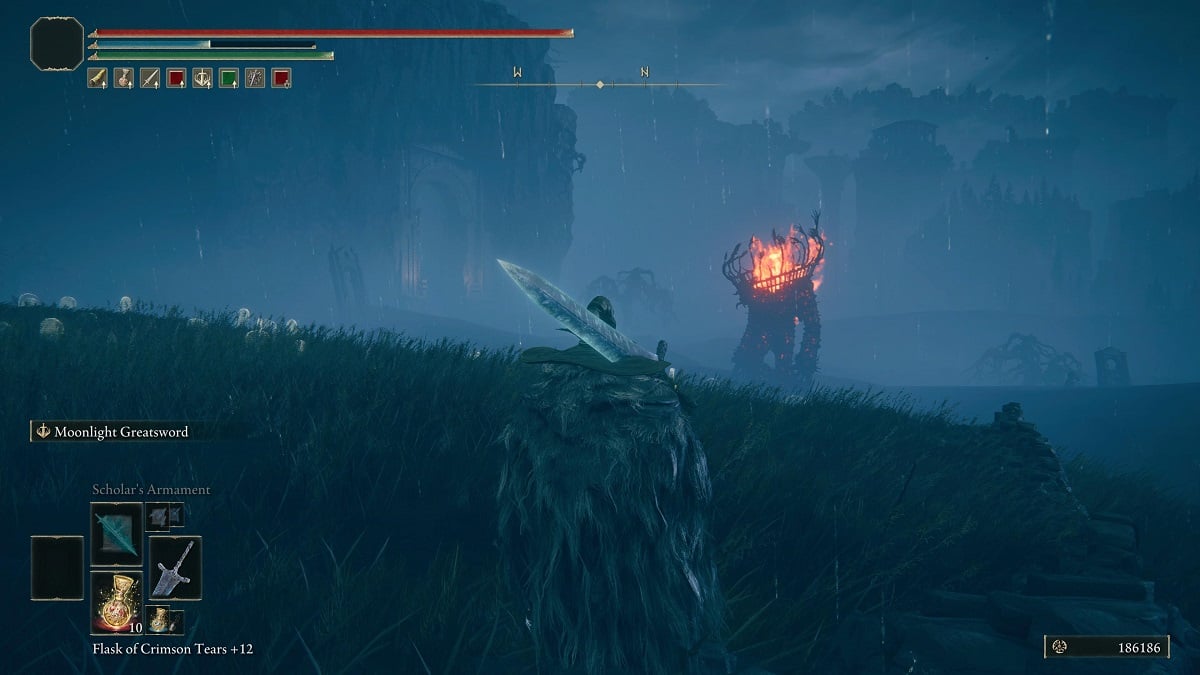Select the Moonlight Greatsword weapon slot
The image size is (1200, 675).
click(175, 568)
